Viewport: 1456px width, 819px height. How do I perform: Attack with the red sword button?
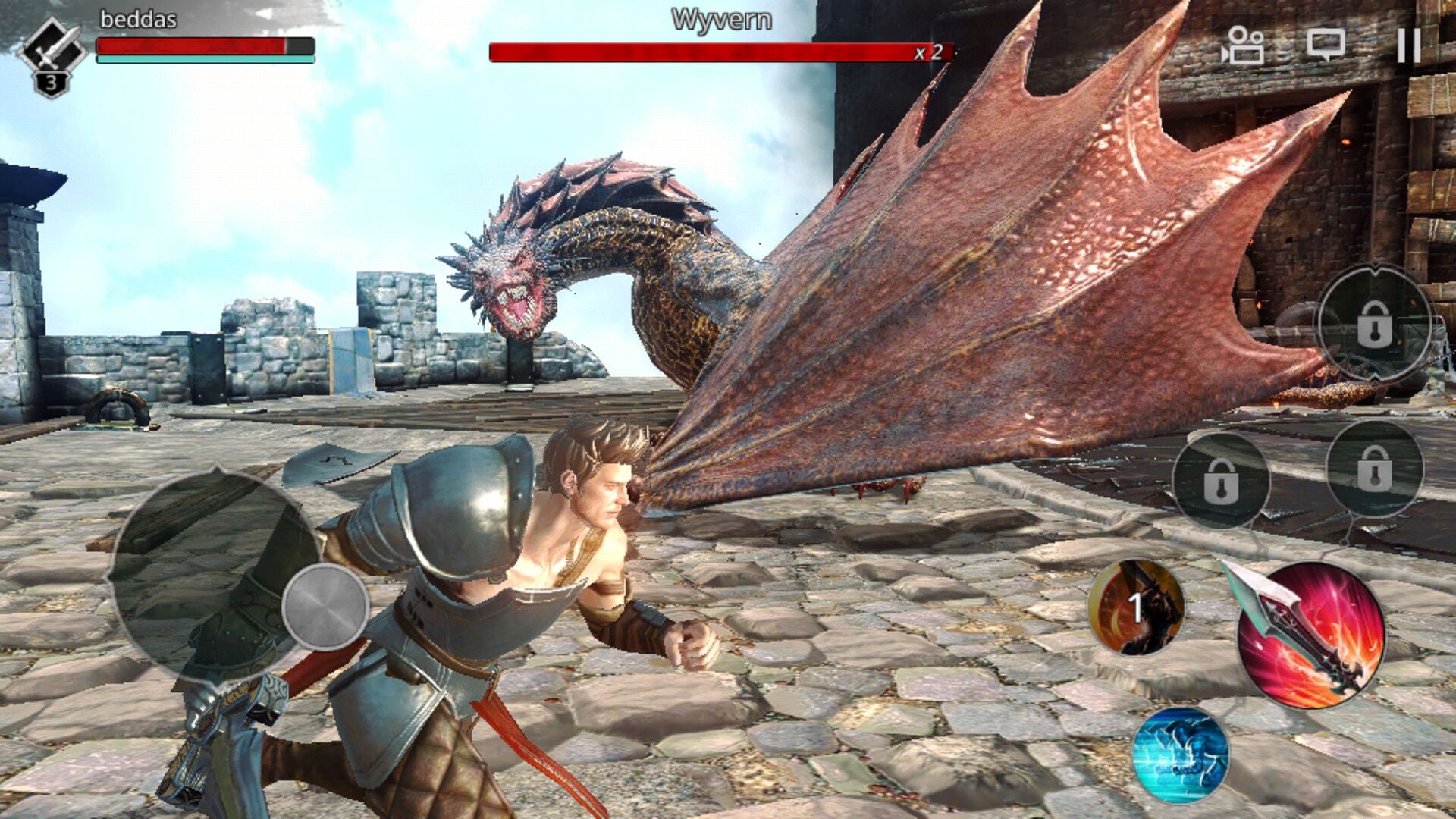(x=1311, y=635)
